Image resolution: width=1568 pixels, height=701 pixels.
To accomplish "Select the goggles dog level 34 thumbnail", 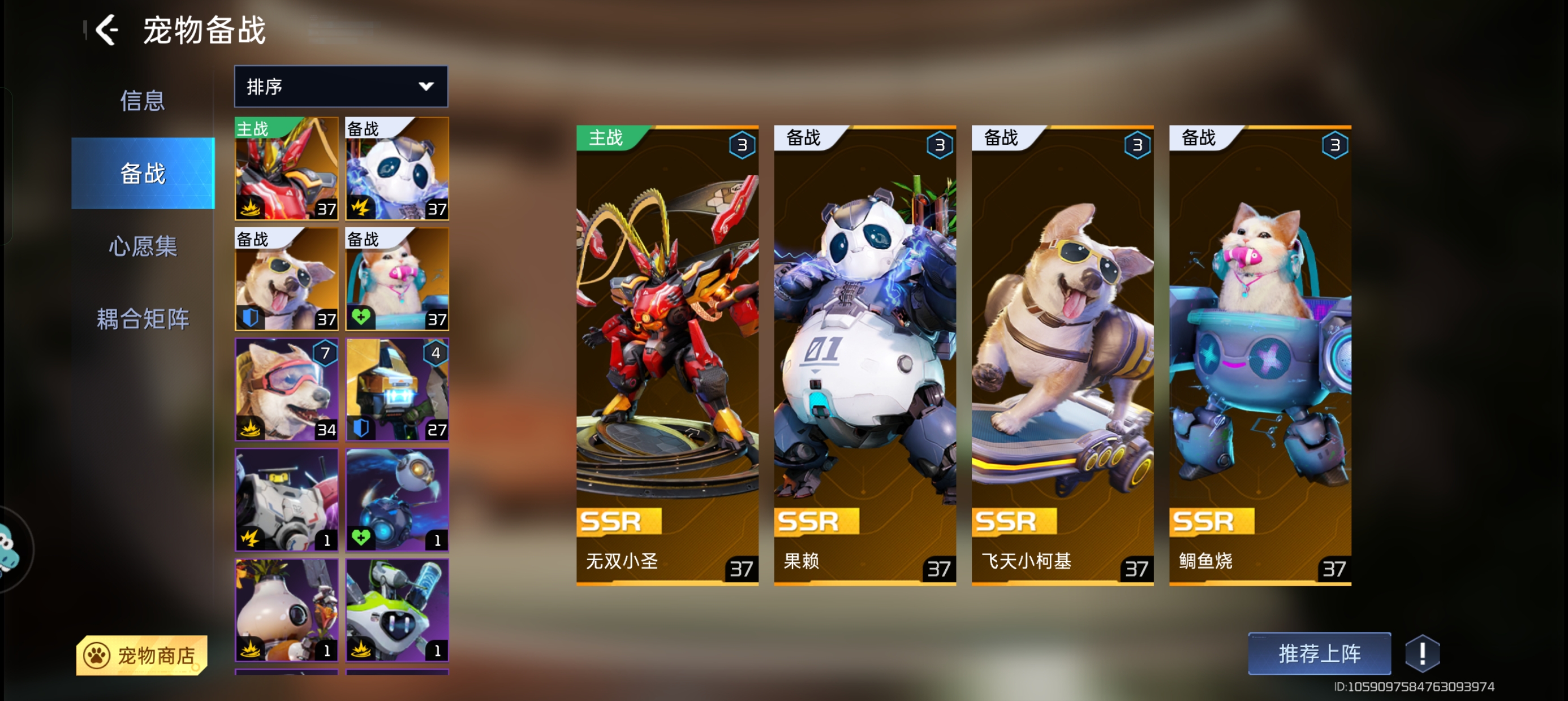I will tap(287, 390).
